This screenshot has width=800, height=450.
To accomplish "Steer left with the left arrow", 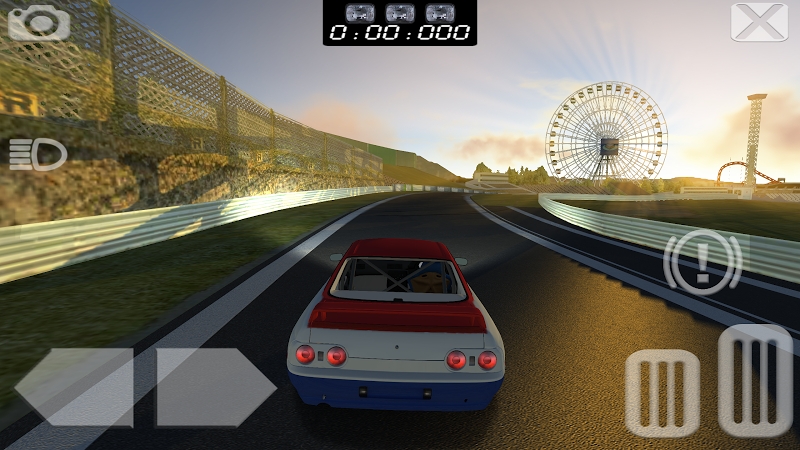I will pos(76,387).
